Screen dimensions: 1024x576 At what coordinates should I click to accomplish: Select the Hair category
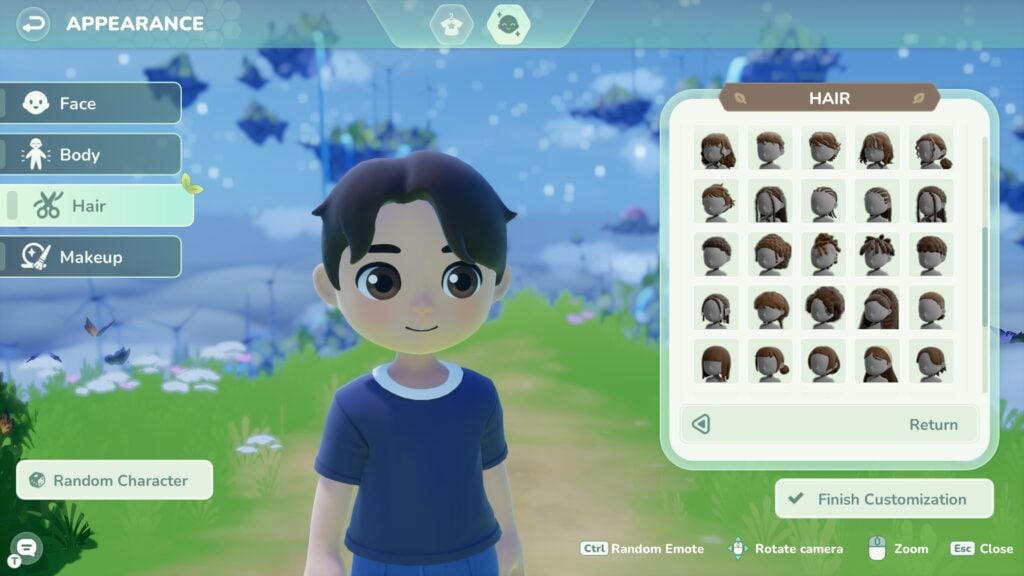98,206
